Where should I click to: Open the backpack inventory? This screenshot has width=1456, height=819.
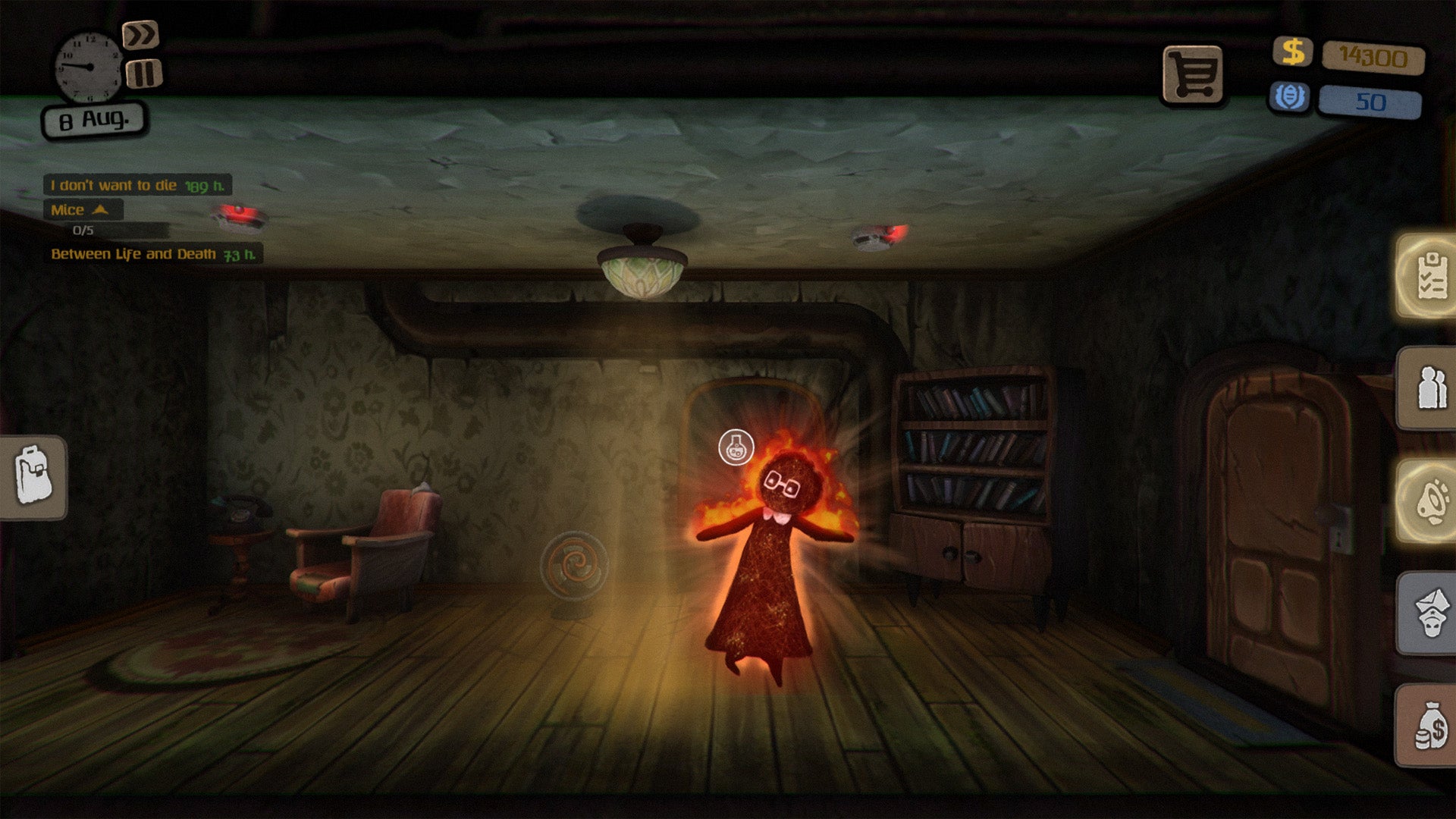pyautogui.click(x=33, y=477)
